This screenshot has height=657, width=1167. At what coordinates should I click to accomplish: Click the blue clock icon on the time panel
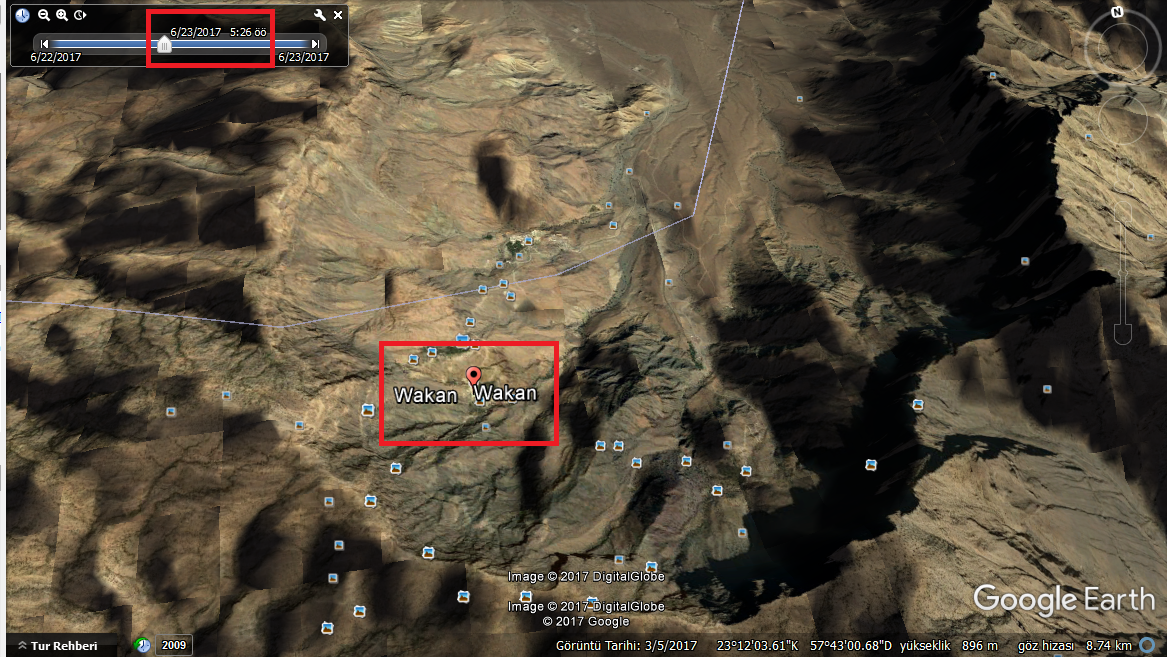point(22,15)
